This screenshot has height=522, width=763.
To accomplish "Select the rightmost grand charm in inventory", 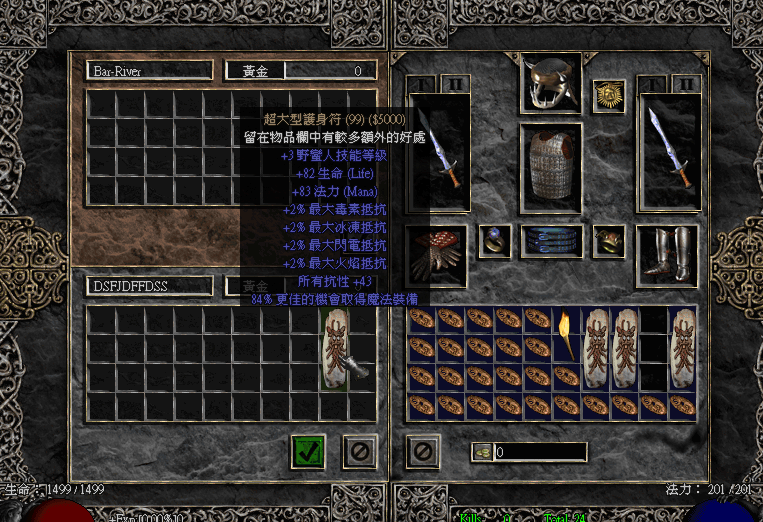I will [x=684, y=348].
